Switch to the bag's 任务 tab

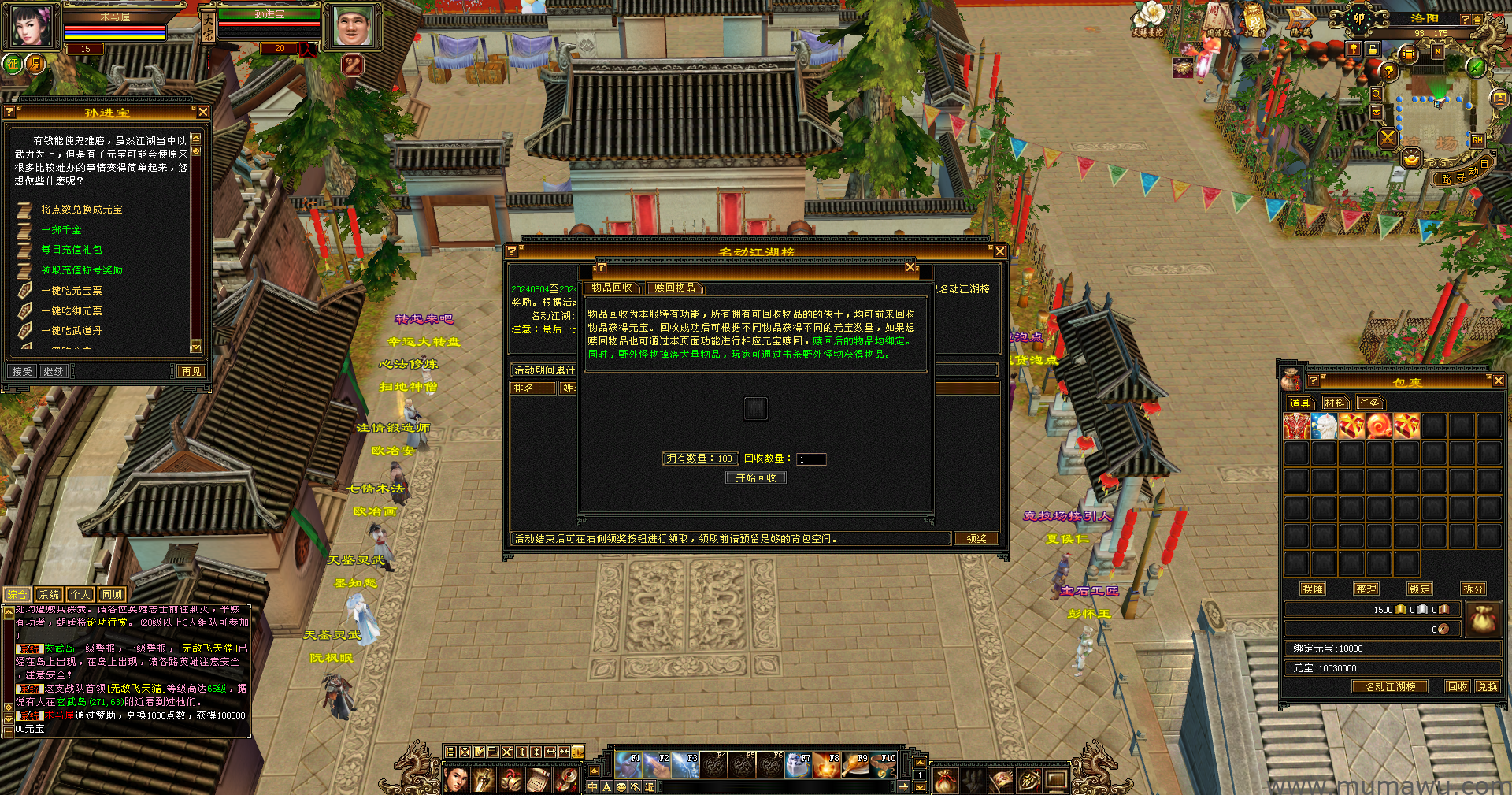pyautogui.click(x=1369, y=403)
